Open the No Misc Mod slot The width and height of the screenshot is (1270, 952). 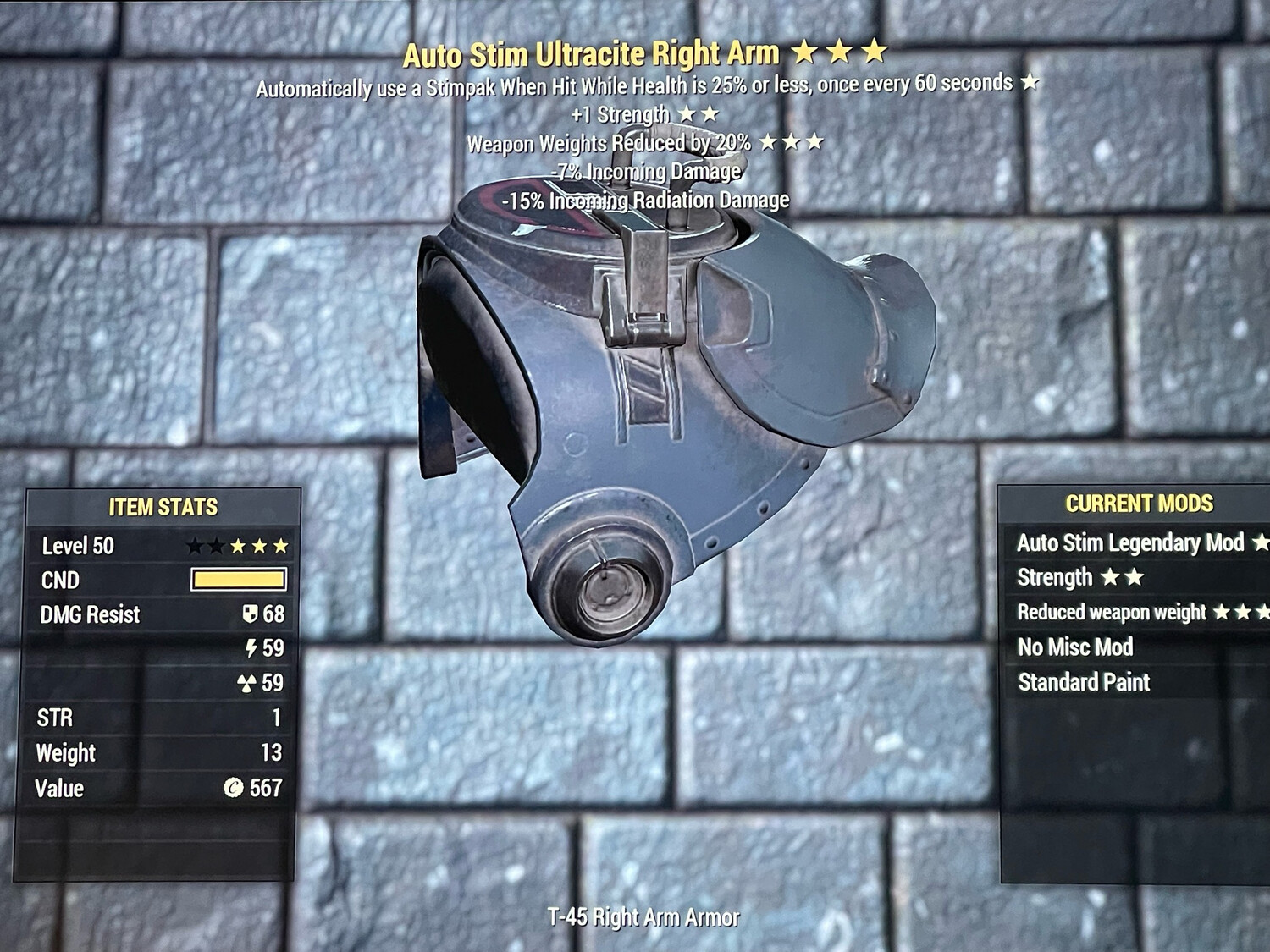tap(1075, 647)
